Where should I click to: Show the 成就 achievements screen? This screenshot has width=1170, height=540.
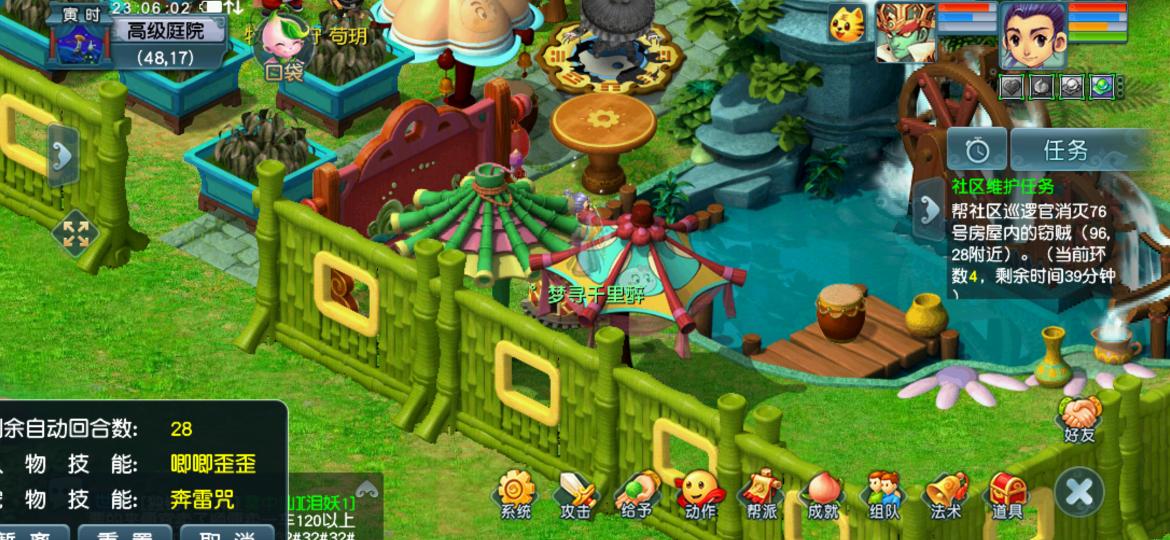pyautogui.click(x=823, y=495)
